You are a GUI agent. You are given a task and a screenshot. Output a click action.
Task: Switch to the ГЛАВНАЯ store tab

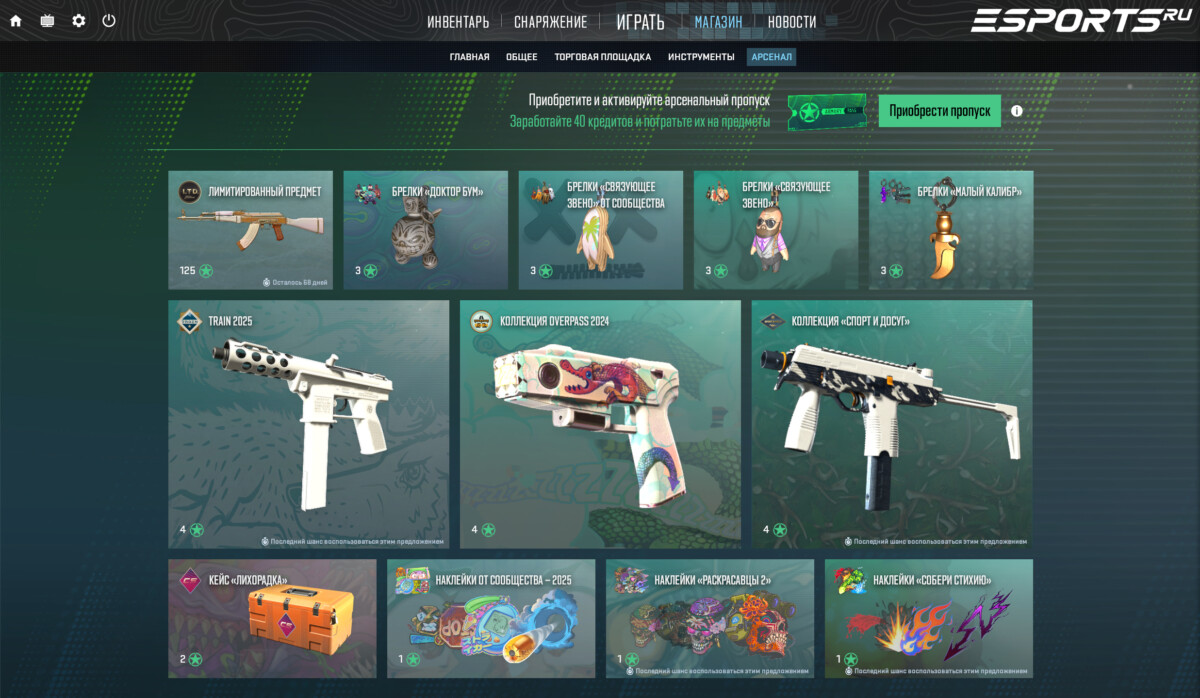pos(469,57)
